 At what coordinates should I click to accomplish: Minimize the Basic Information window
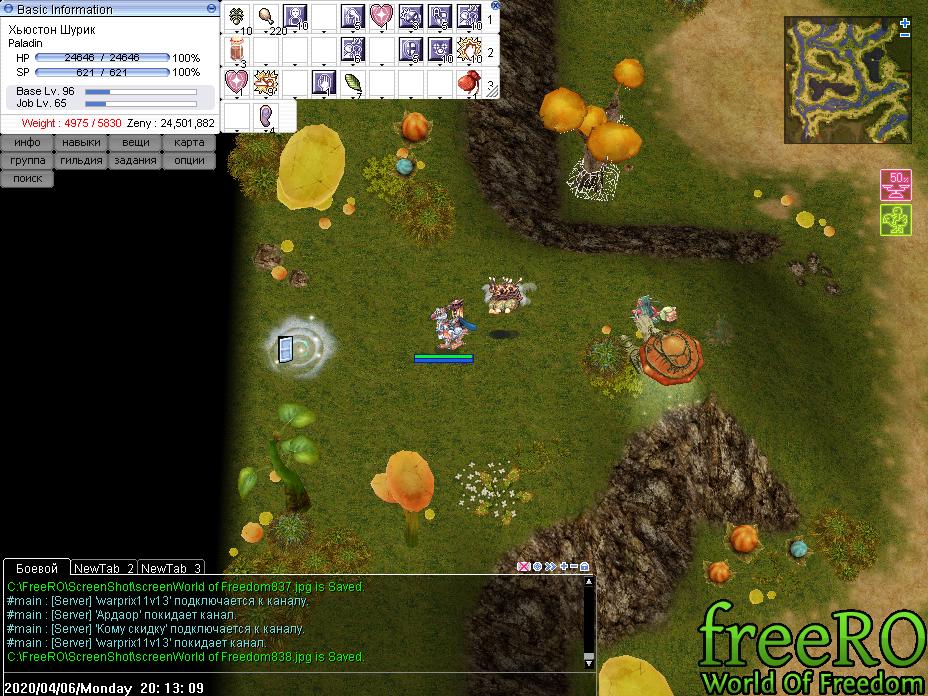coord(212,8)
